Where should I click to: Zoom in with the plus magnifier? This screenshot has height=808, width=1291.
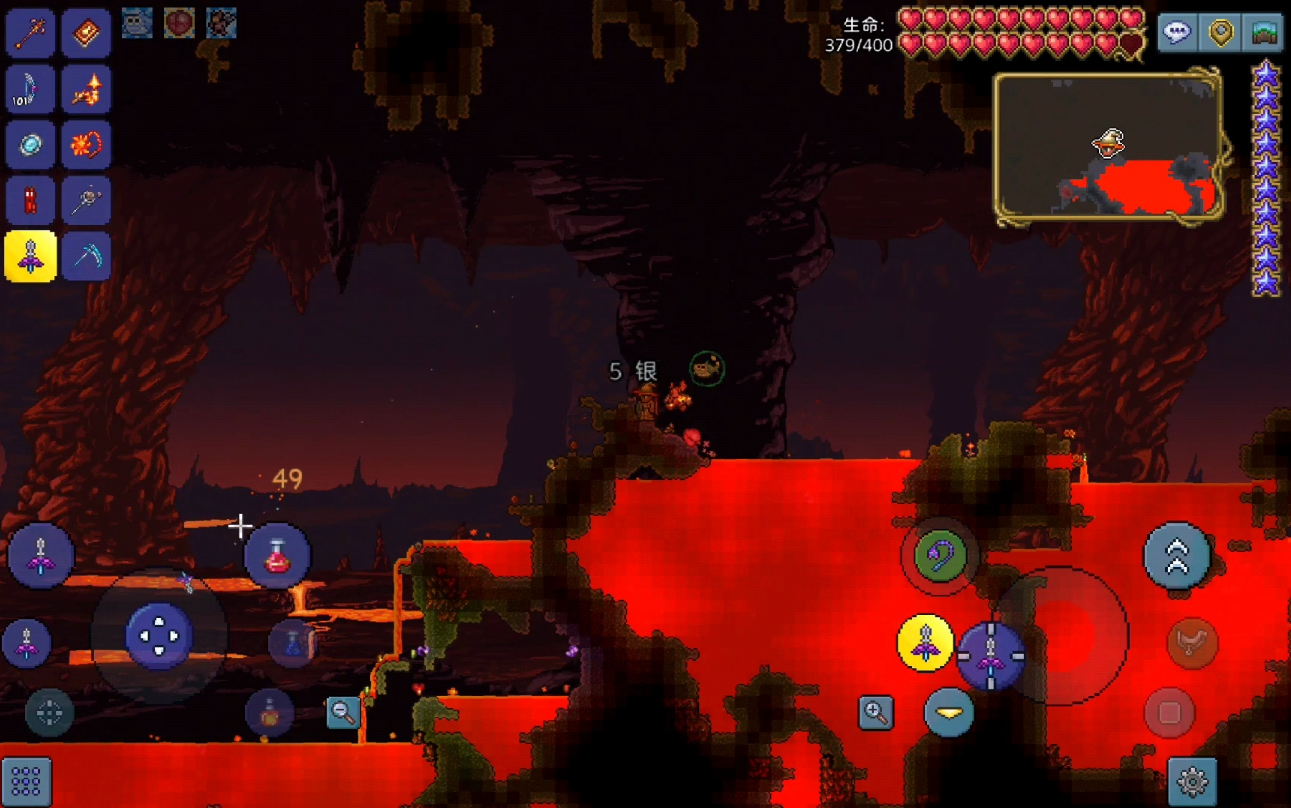(875, 713)
